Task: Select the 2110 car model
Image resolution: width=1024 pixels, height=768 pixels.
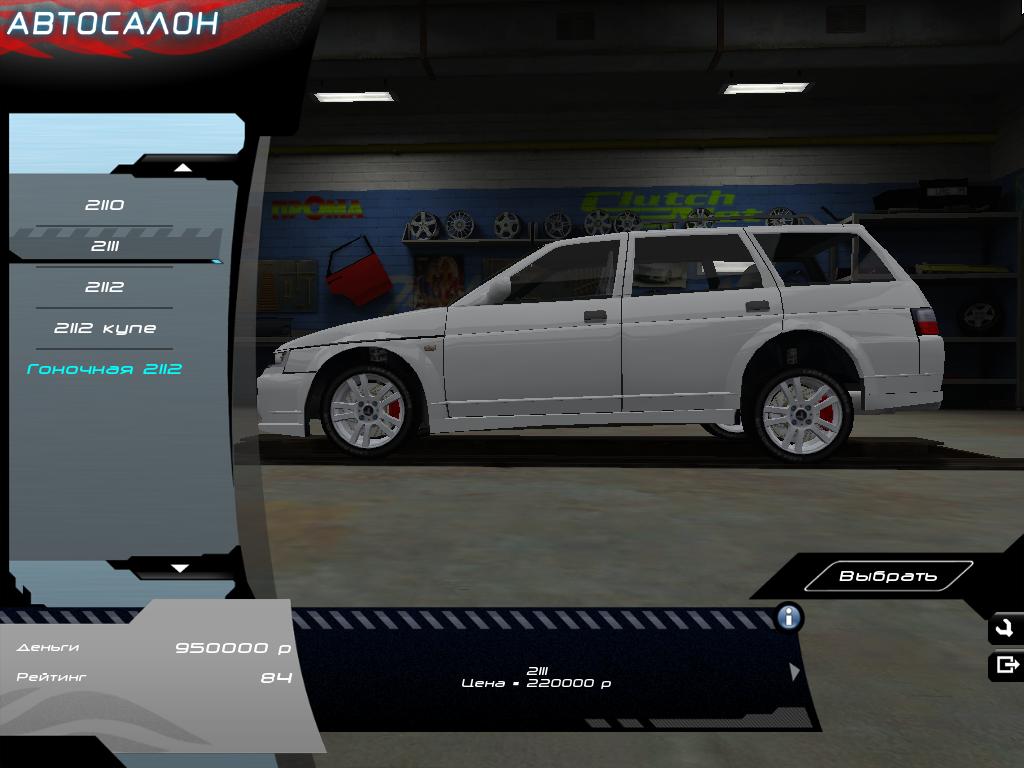Action: (x=104, y=205)
